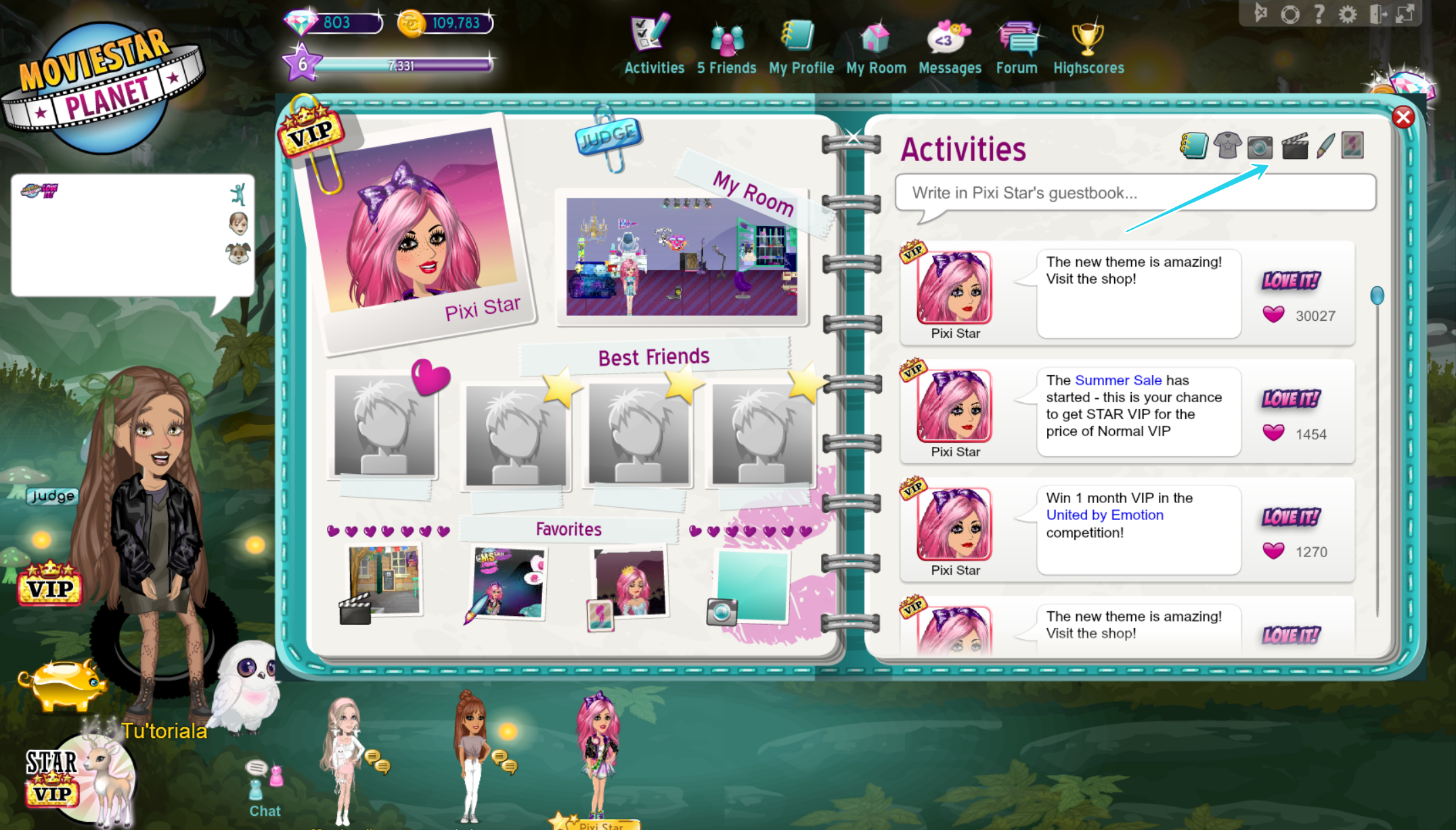Click the My Room pink house icon
Image resolution: width=1456 pixels, height=830 pixels.
coord(875,39)
